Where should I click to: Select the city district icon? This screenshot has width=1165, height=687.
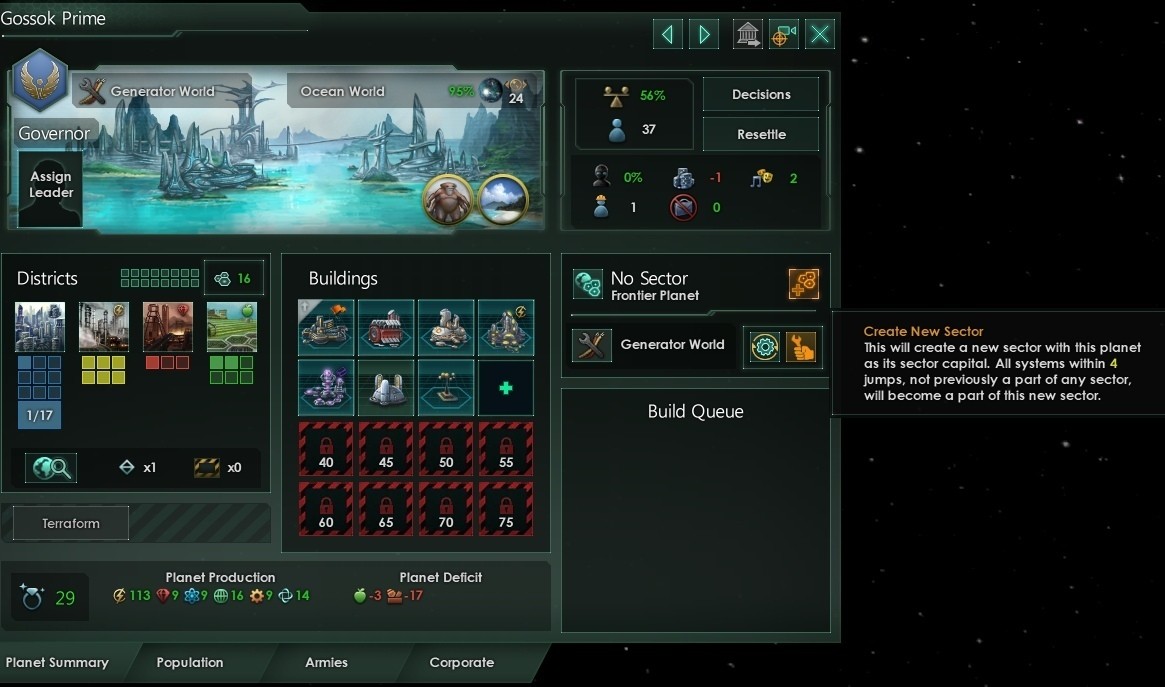(40, 327)
